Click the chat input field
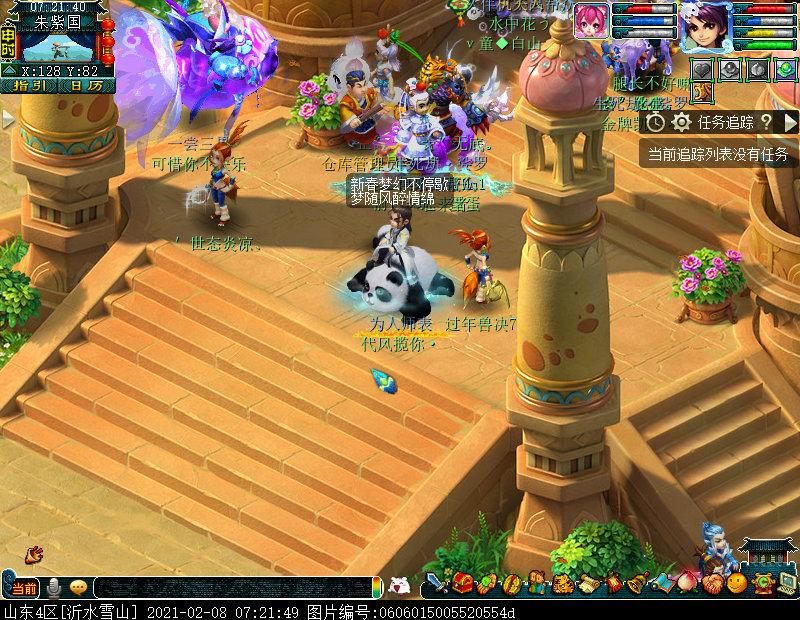 coord(230,588)
